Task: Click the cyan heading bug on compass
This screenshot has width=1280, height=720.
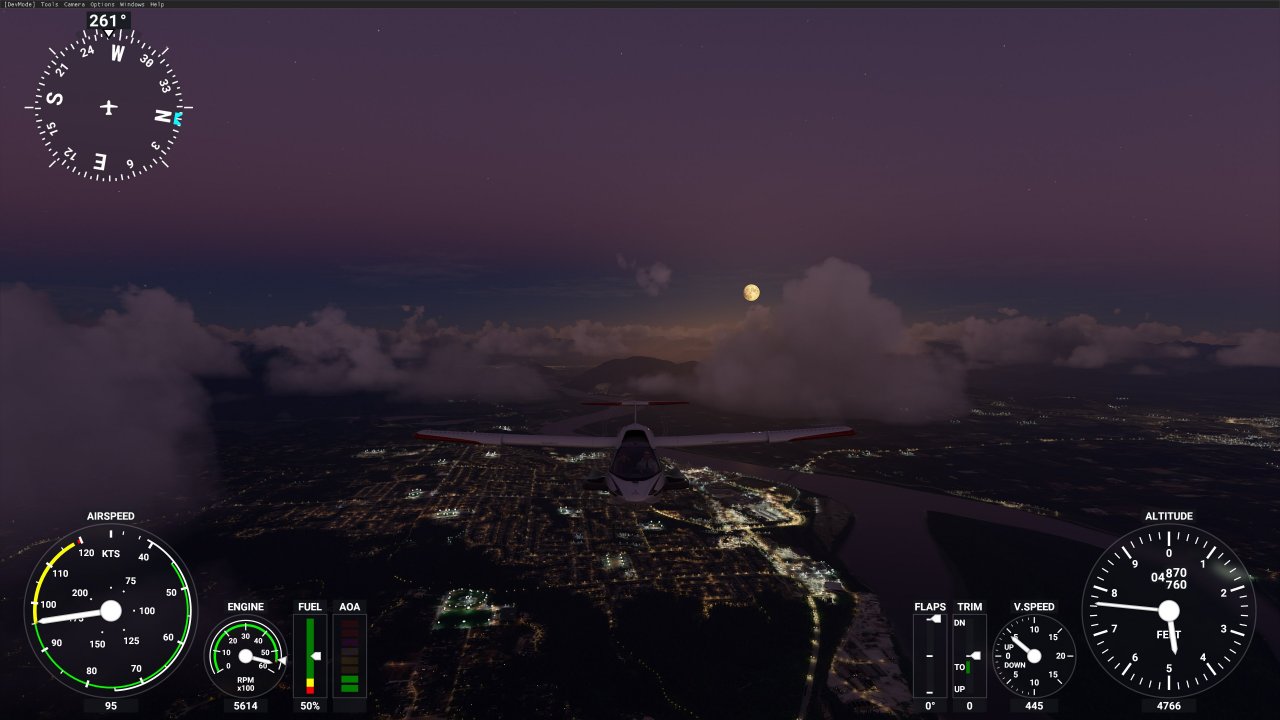Action: pyautogui.click(x=176, y=117)
